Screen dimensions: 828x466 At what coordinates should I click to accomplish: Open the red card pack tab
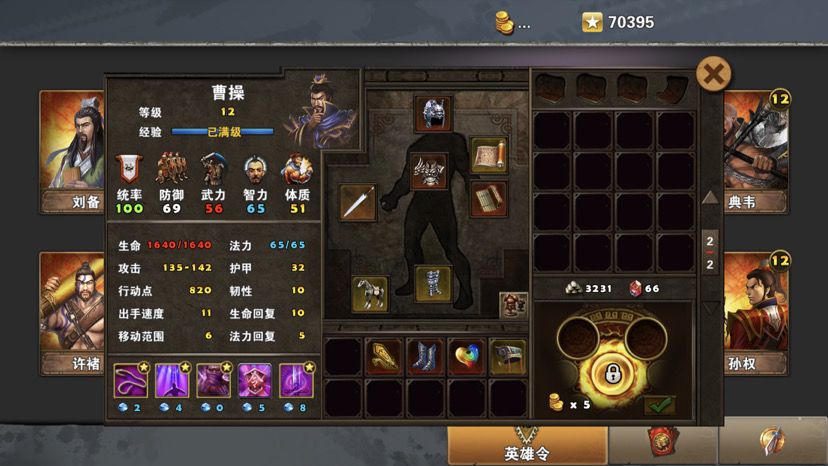click(x=662, y=444)
